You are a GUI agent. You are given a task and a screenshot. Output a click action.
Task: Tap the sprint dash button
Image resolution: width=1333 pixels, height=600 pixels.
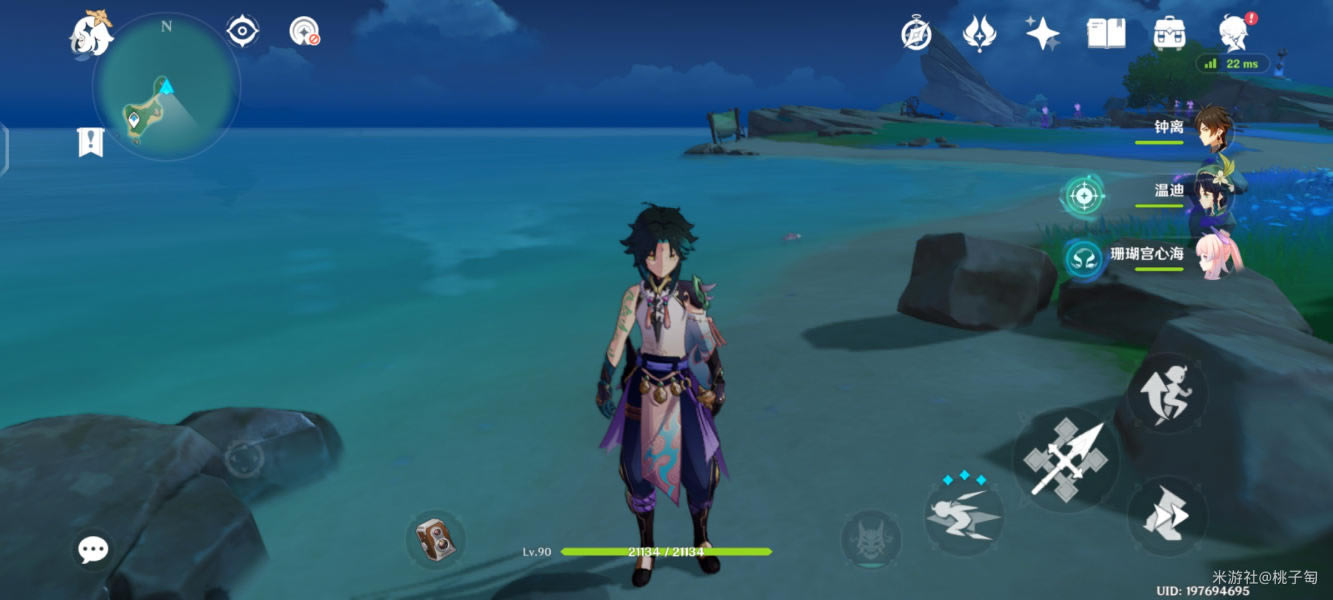1167,517
